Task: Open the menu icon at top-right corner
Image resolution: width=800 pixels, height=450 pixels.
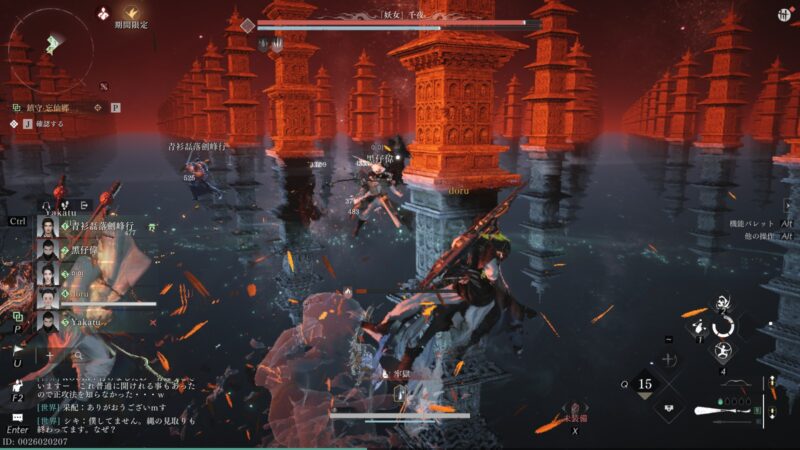Action: click(x=781, y=15)
